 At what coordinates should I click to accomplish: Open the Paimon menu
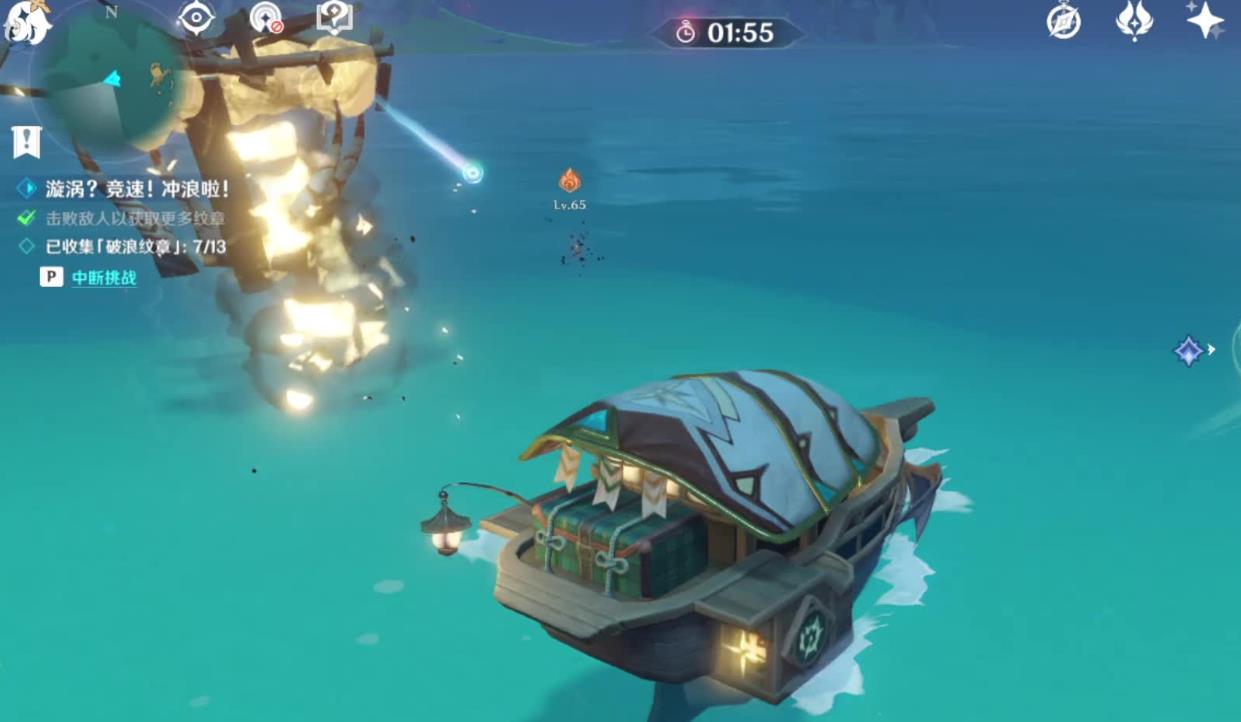click(x=26, y=22)
